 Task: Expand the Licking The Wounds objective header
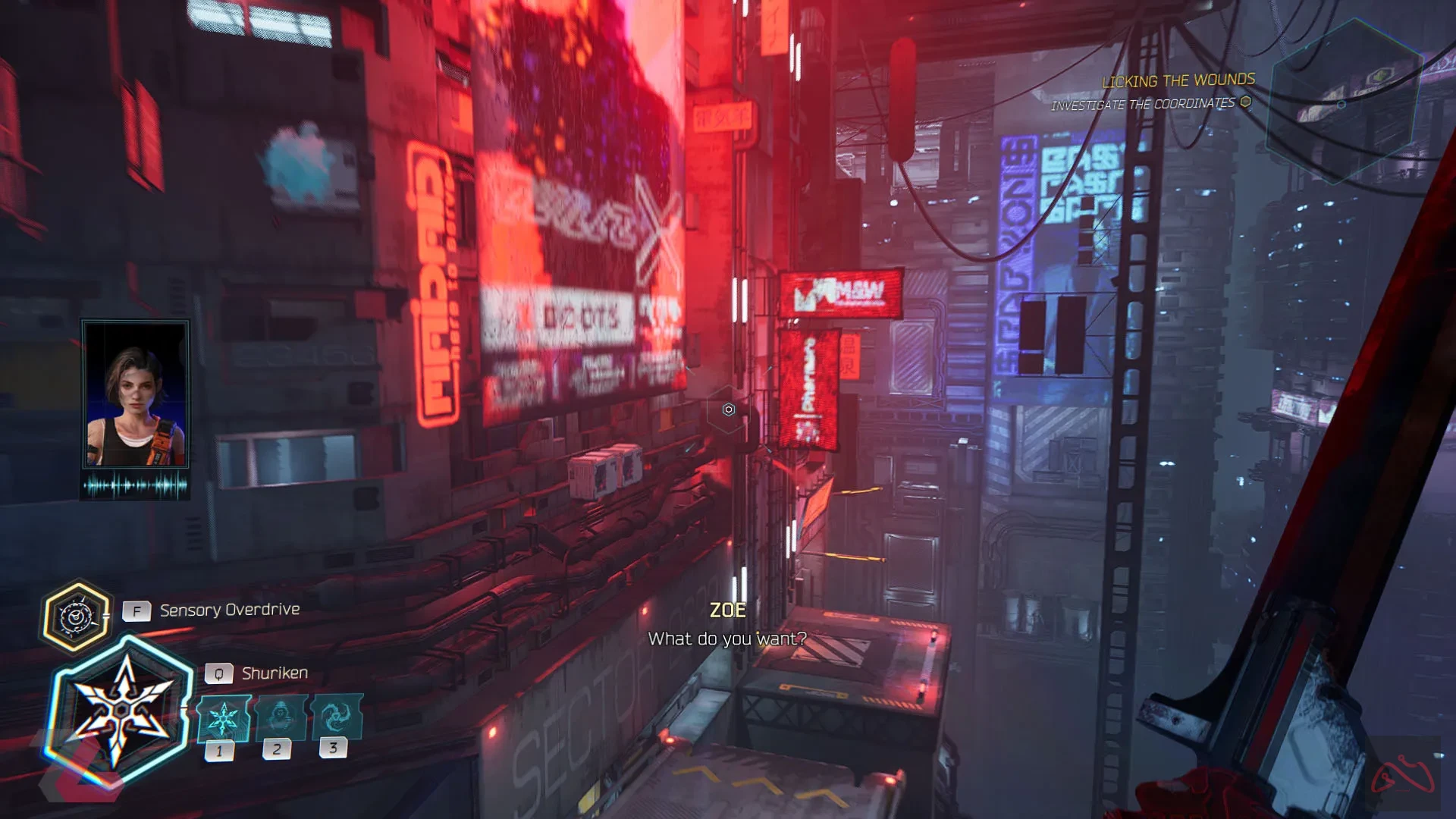click(1178, 80)
